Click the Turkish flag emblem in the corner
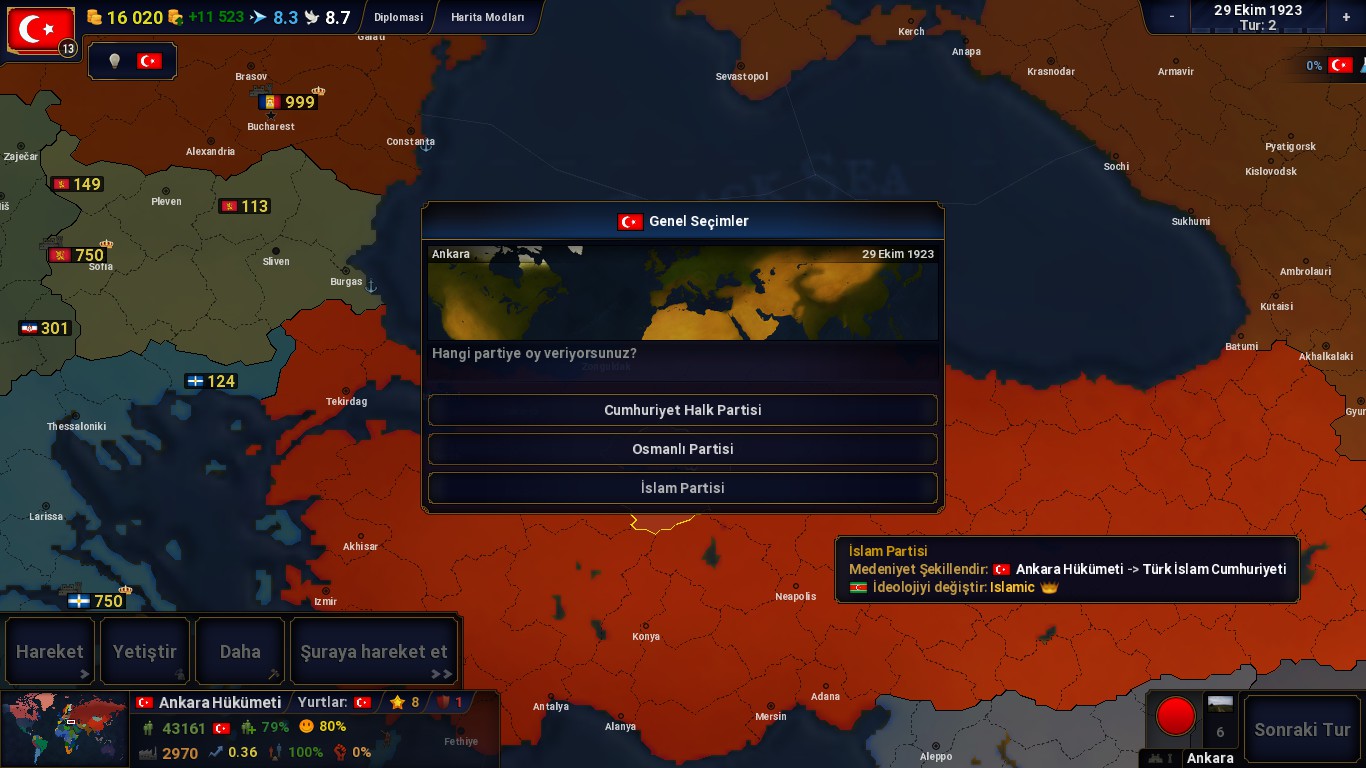1366x768 pixels. tap(40, 30)
